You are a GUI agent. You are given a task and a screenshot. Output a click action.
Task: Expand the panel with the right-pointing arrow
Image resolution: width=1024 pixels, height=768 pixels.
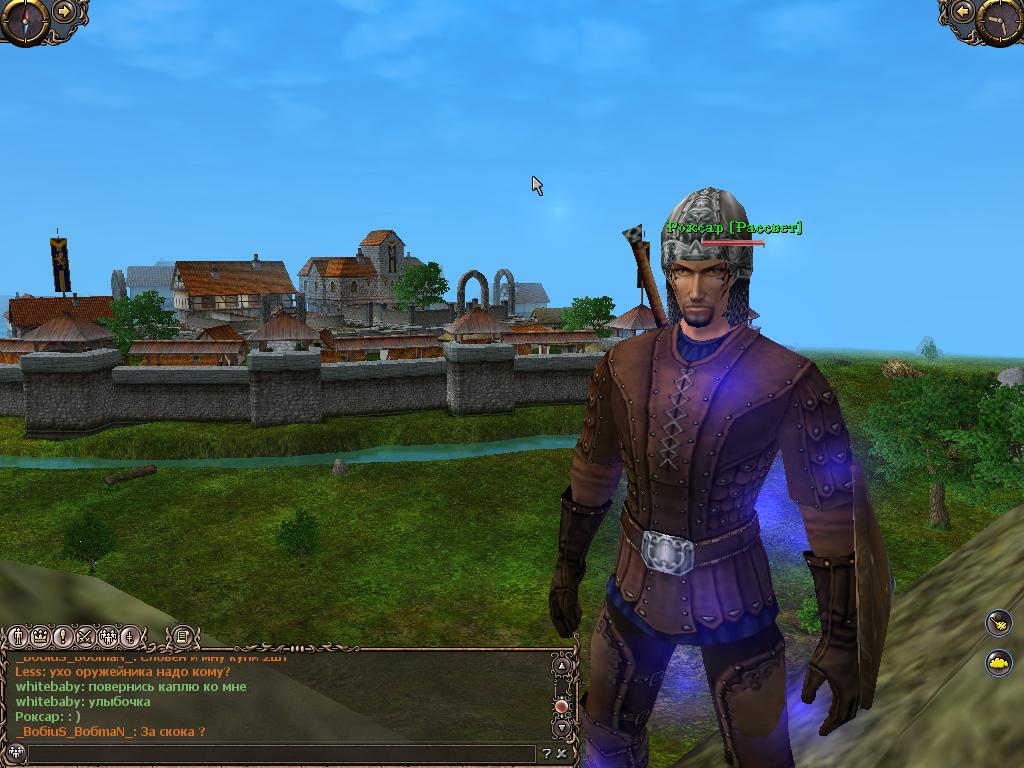coord(65,12)
